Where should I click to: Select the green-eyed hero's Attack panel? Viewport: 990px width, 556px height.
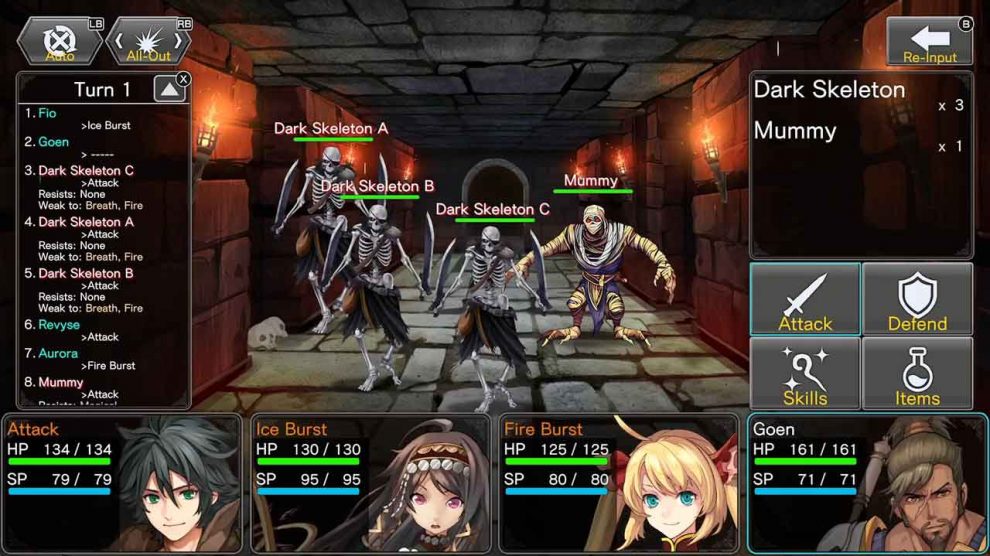click(x=121, y=483)
